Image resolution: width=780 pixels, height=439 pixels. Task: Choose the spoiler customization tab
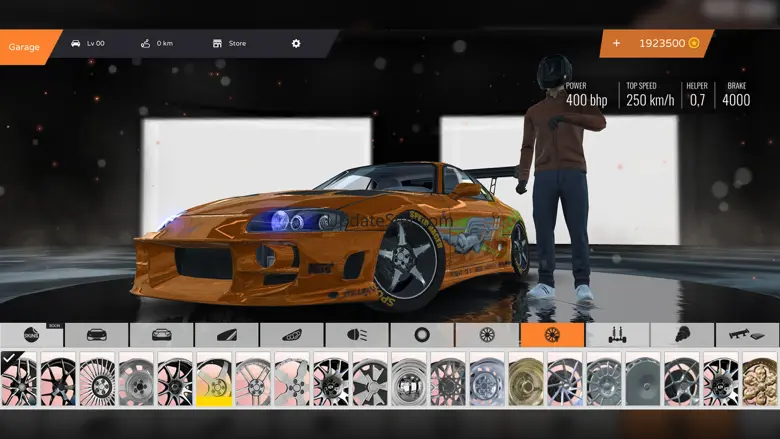[x=226, y=335]
